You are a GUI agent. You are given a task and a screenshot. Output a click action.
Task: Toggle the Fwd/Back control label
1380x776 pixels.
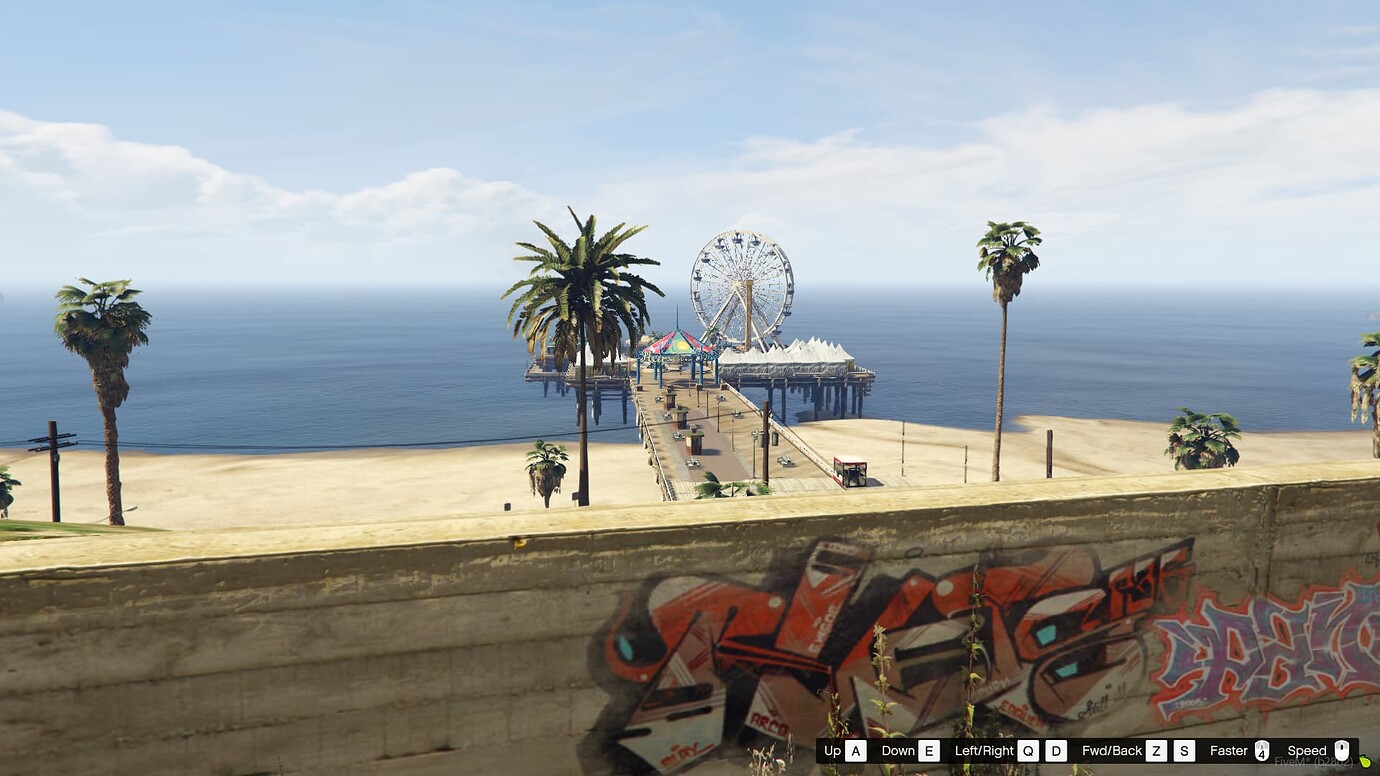(1112, 751)
